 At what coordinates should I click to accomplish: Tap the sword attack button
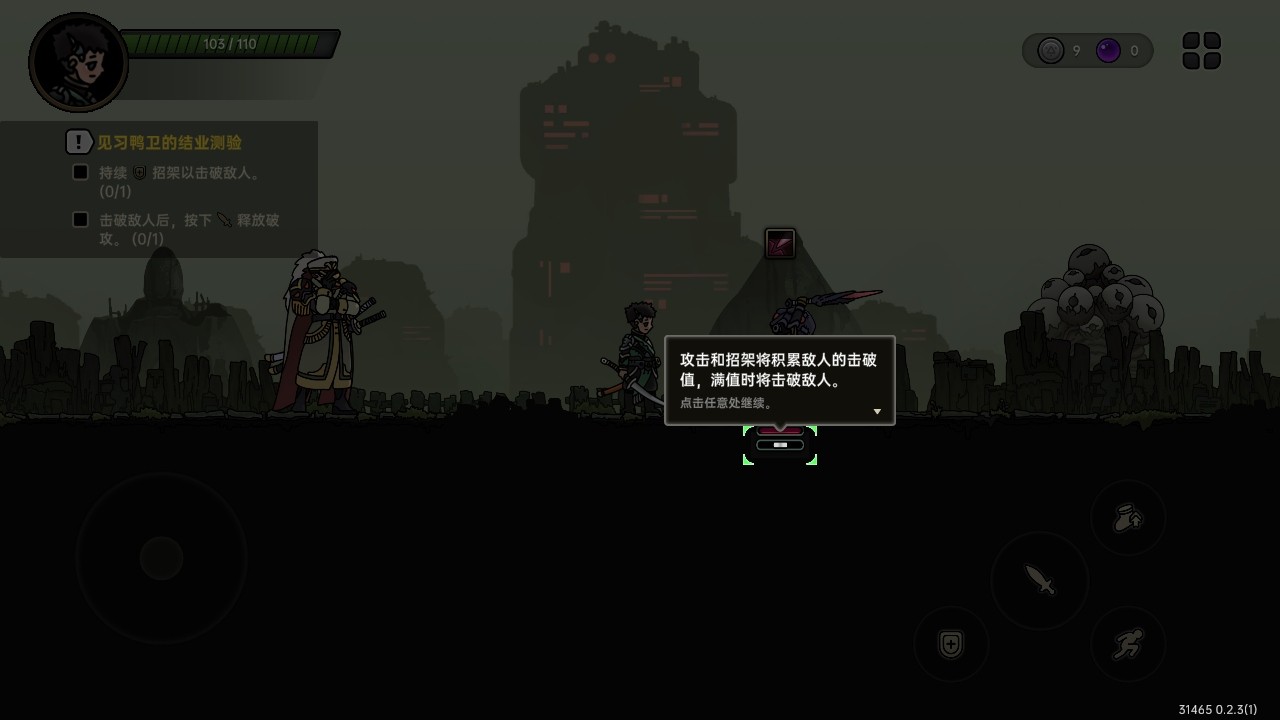(1040, 579)
